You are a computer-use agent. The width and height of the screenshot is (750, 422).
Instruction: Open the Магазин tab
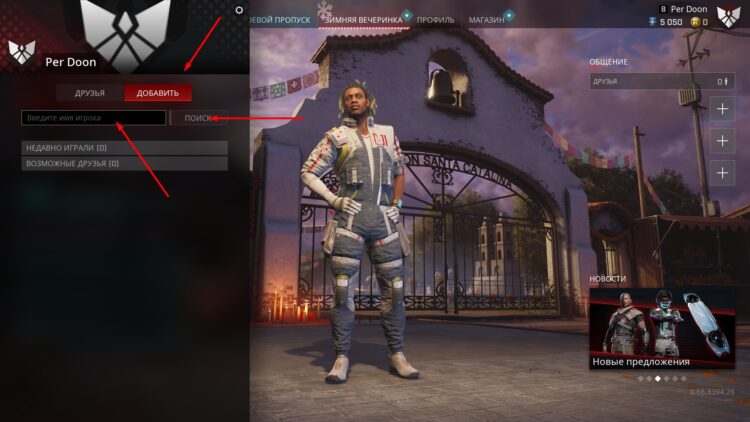[486, 19]
